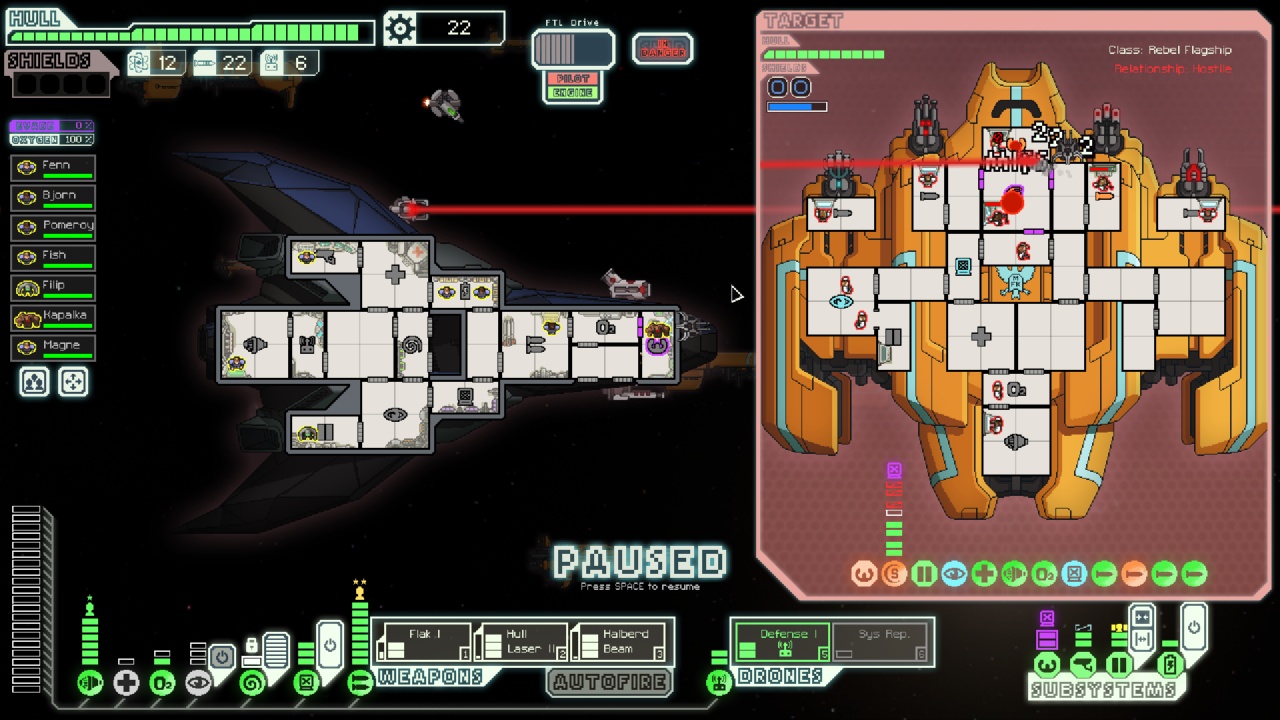Select crew member Bjorn
Image resolution: width=1280 pixels, height=720 pixels.
point(53,197)
